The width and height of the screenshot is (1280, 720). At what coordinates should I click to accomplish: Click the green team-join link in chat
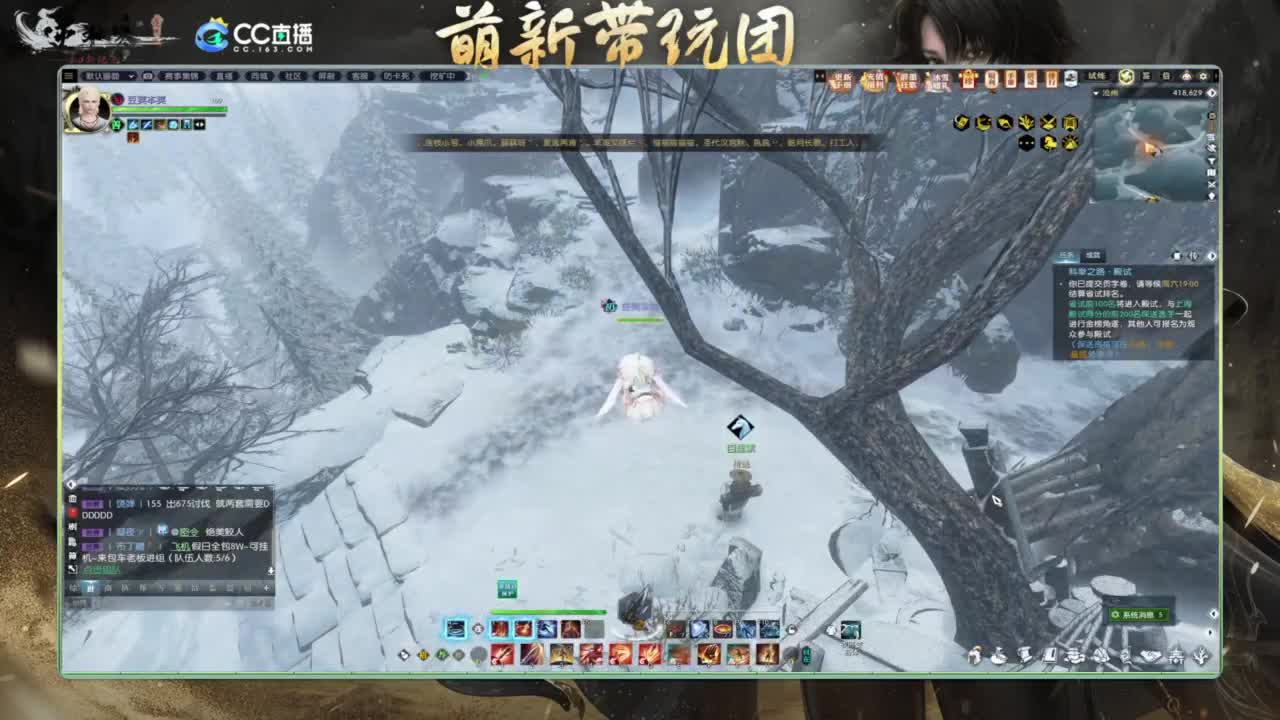pos(101,568)
